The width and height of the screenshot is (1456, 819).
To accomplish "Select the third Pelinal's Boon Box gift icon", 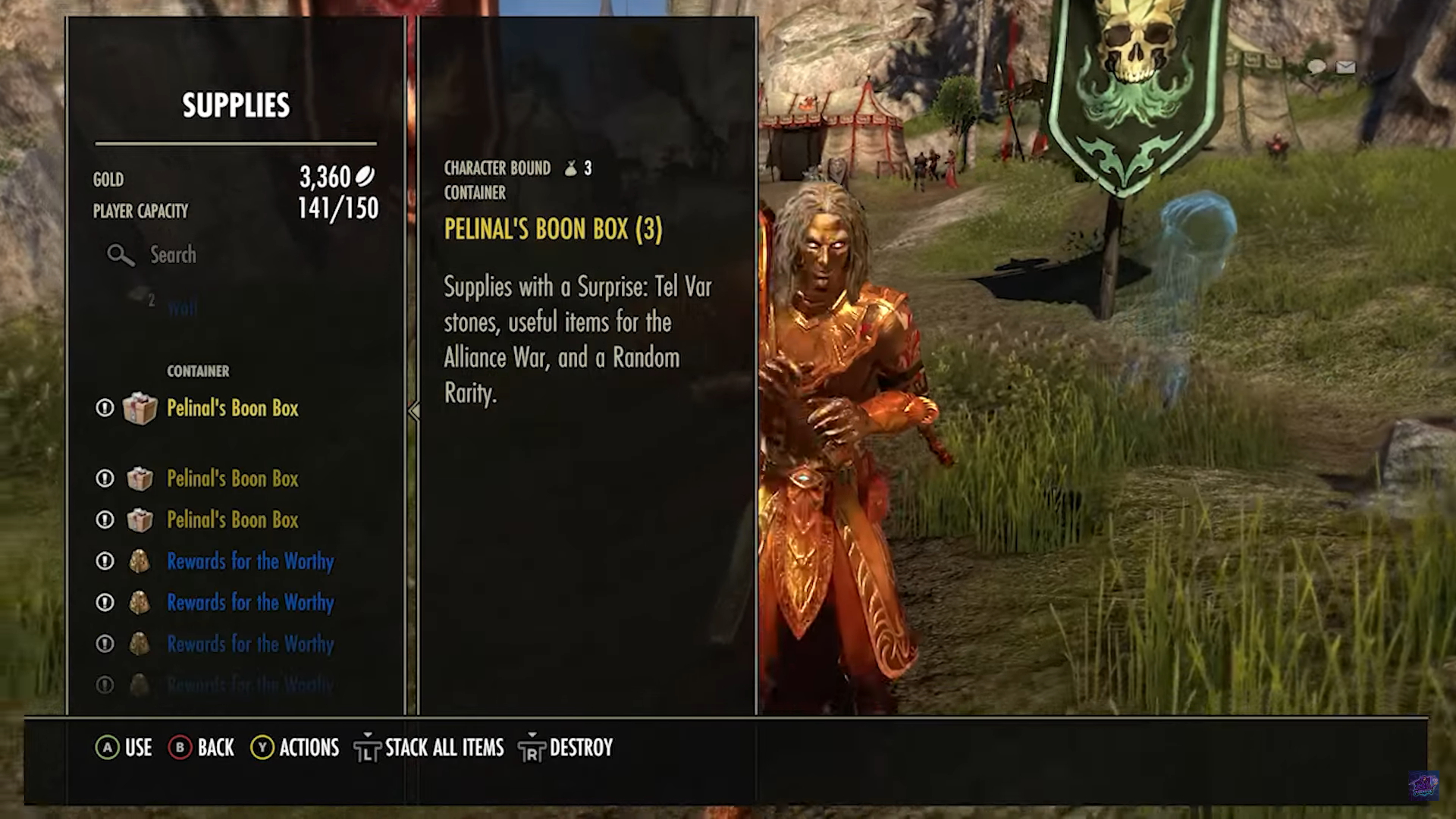I will point(141,519).
